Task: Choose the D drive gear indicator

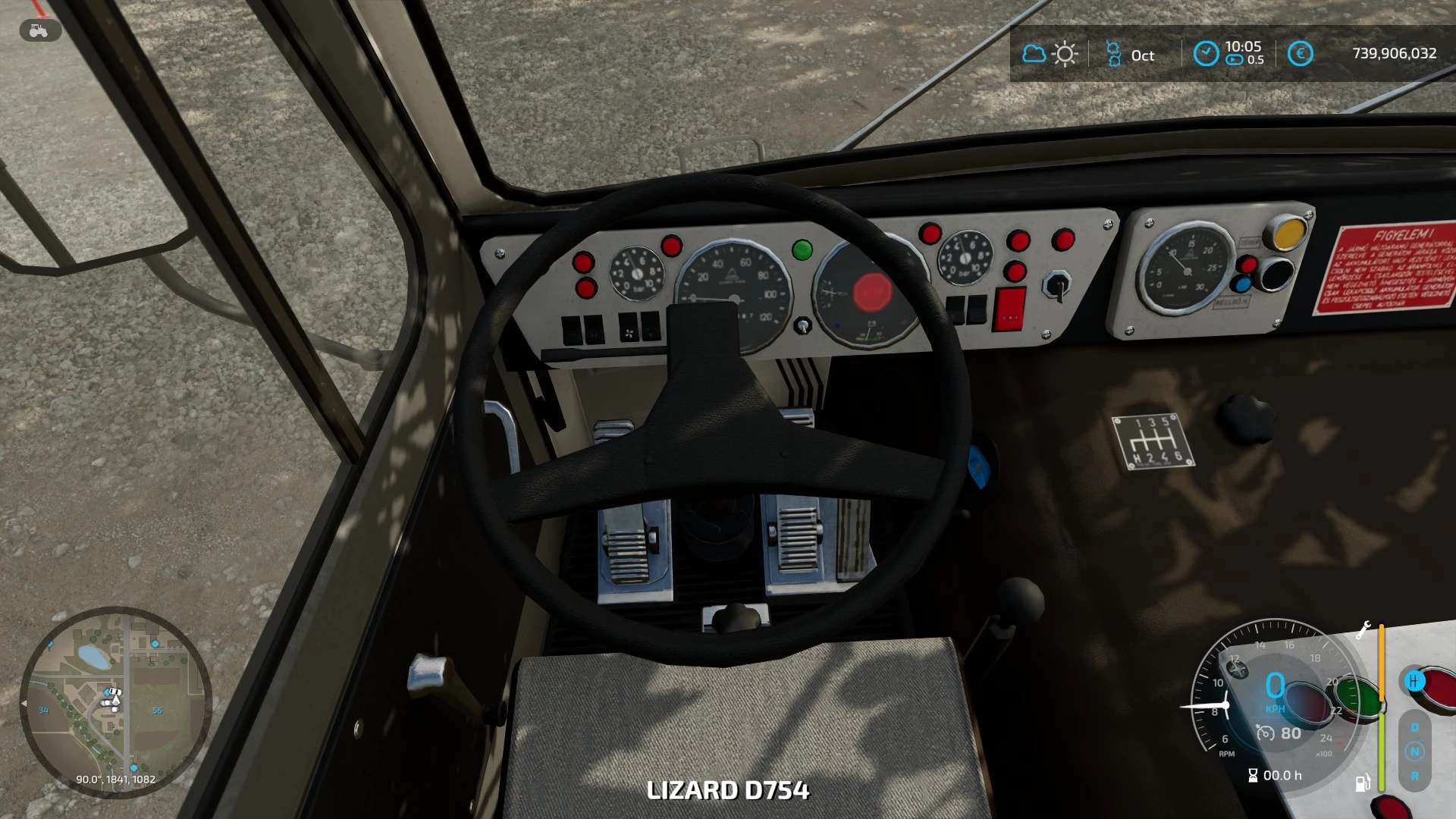Action: (1414, 727)
